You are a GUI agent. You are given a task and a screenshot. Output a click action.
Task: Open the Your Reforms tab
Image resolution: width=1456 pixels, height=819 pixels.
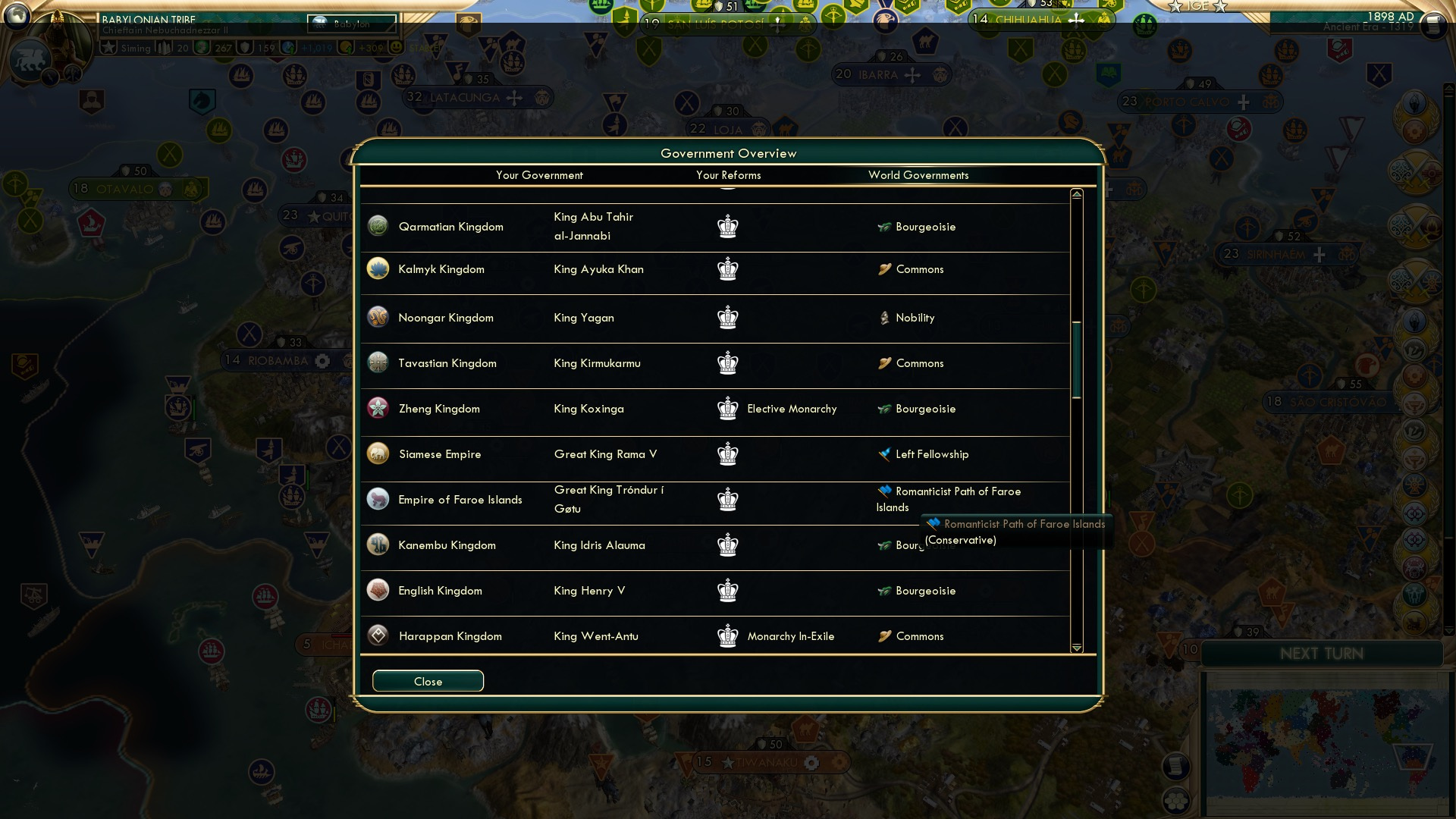(x=729, y=175)
